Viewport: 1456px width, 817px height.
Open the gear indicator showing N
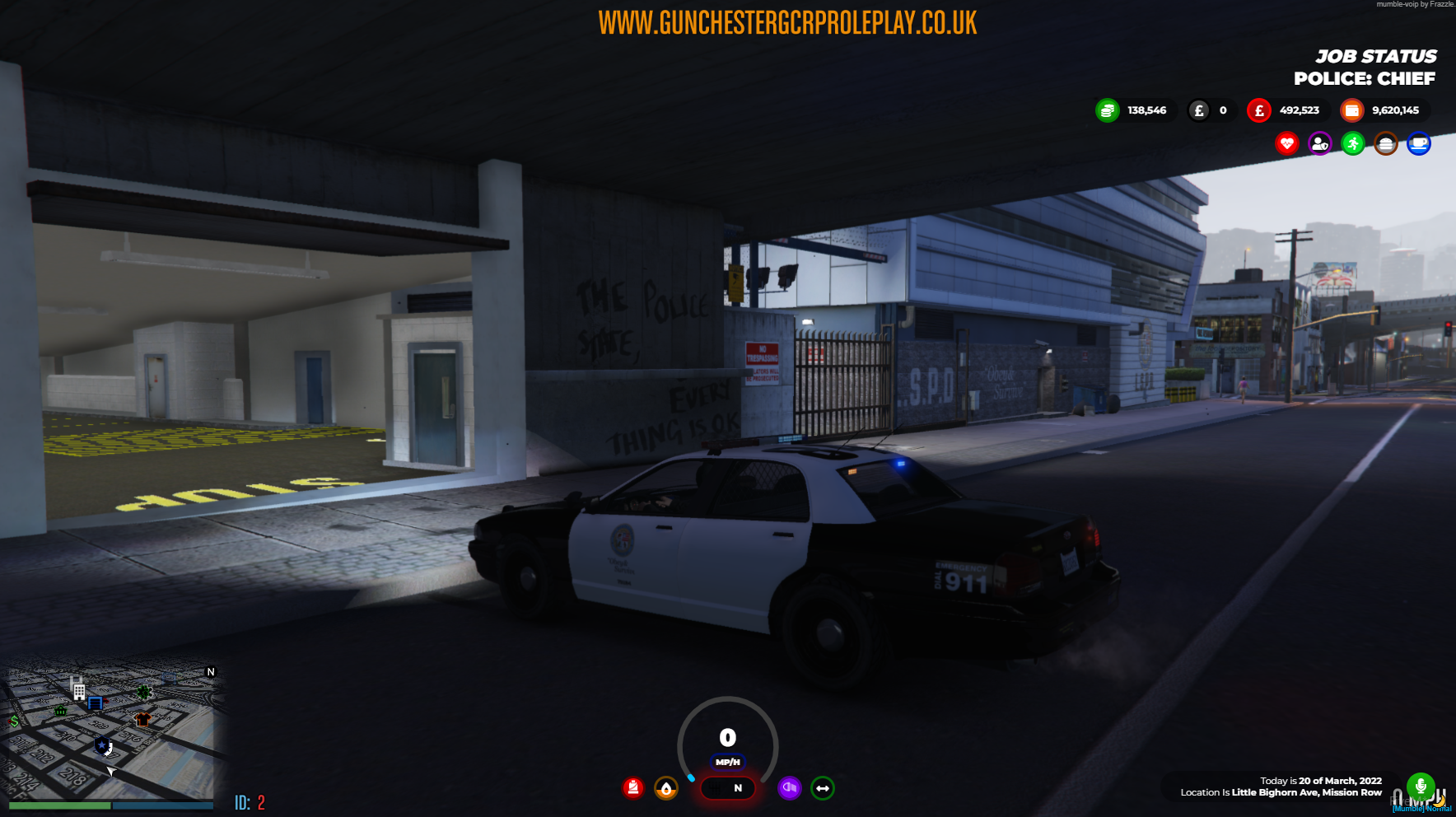click(728, 789)
